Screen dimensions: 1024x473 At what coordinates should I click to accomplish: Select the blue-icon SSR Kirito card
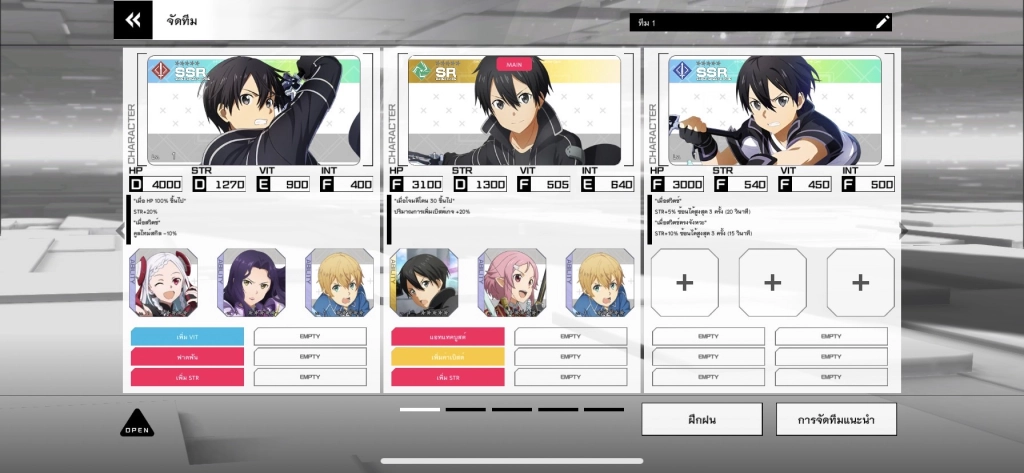coord(774,110)
